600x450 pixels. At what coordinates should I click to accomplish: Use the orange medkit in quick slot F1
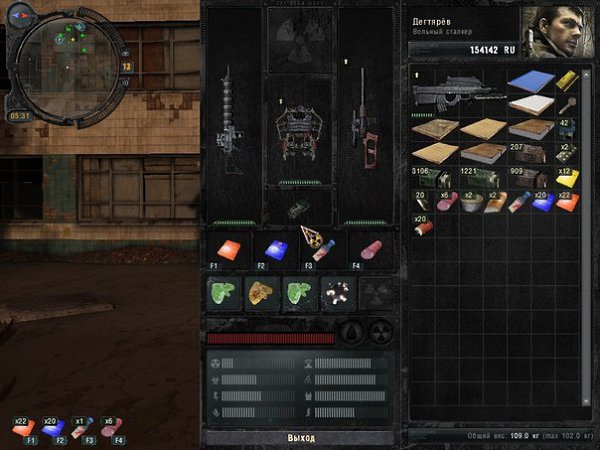[227, 251]
